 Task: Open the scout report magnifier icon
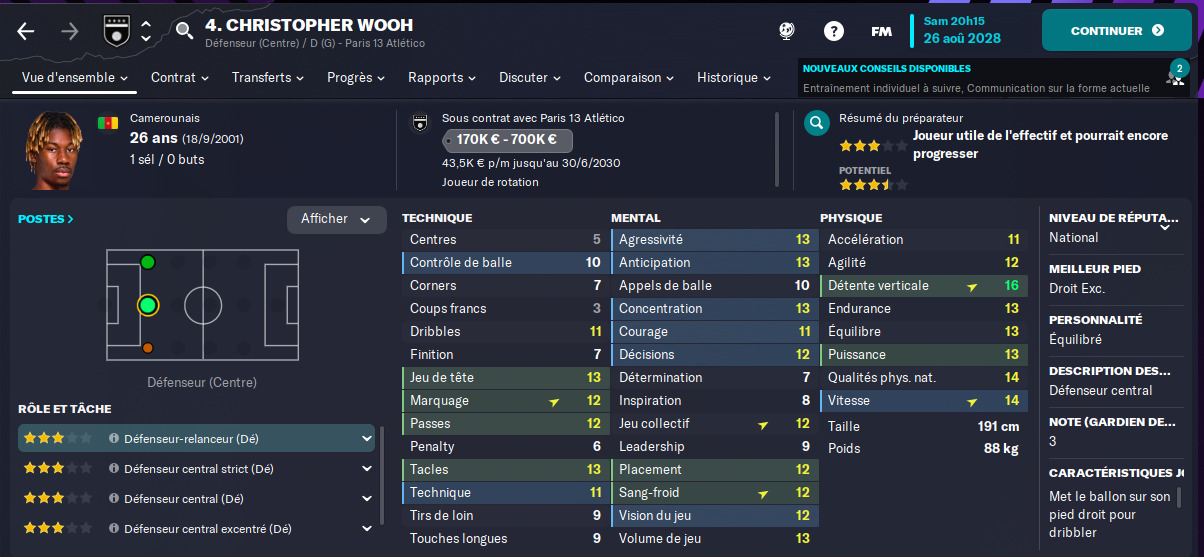[817, 124]
